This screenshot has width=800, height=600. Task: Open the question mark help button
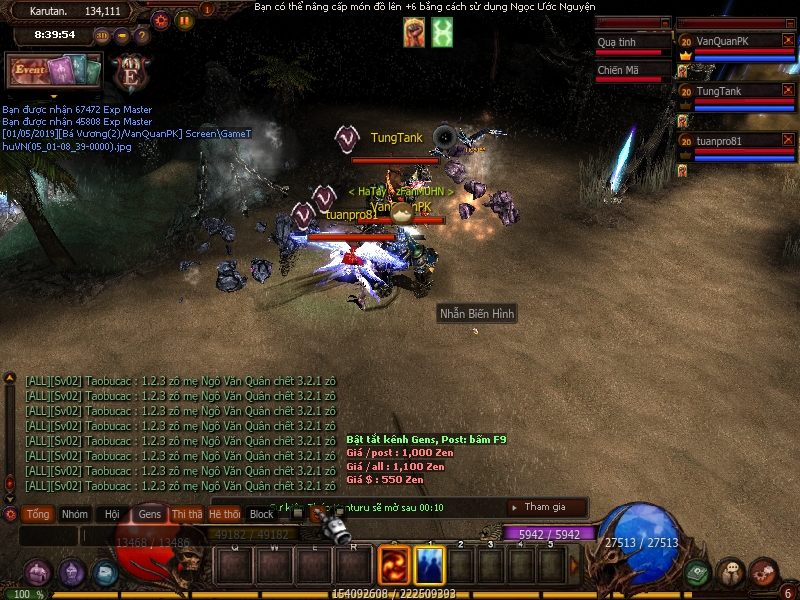pyautogui.click(x=141, y=35)
